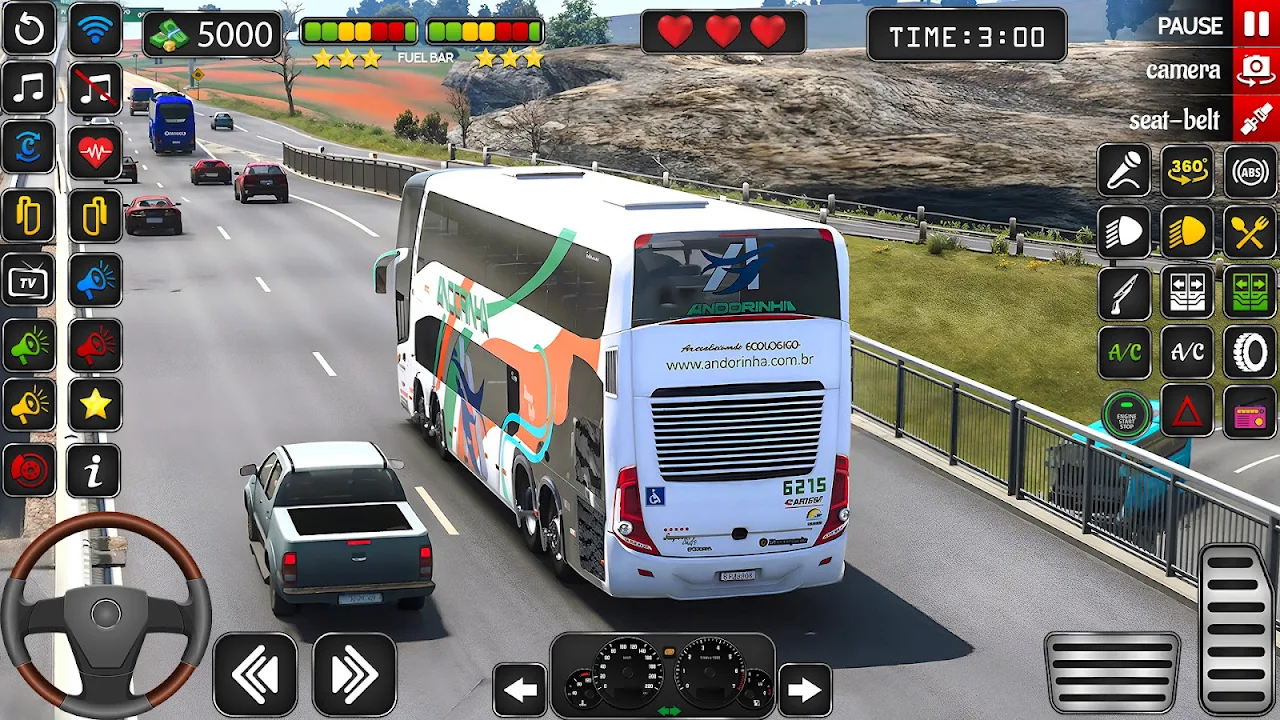Signal right with the right arrow indicator
Viewport: 1280px width, 720px height.
pyautogui.click(x=804, y=689)
